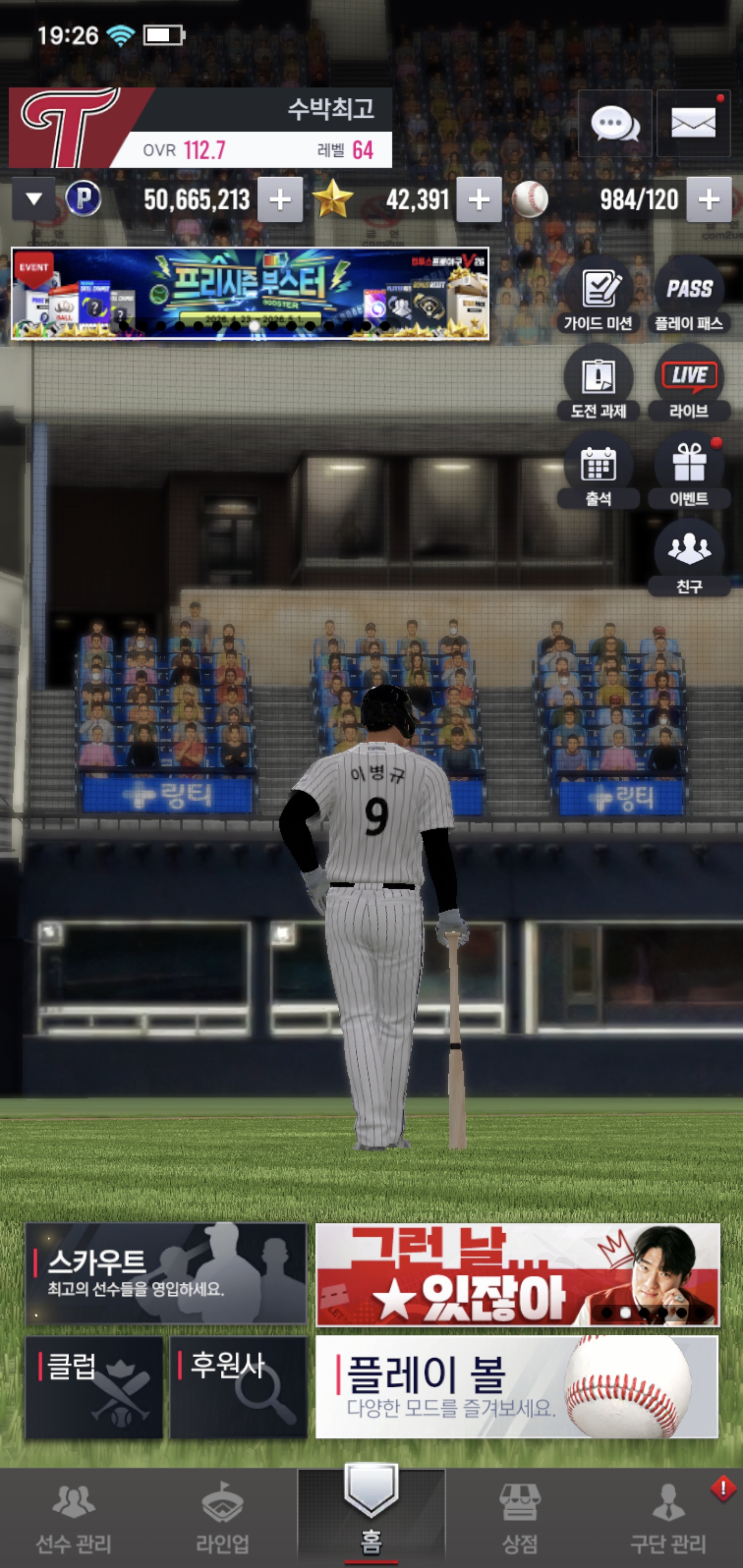Open the 스카우트 scout menu
This screenshot has height=1568, width=743.
[166, 1273]
